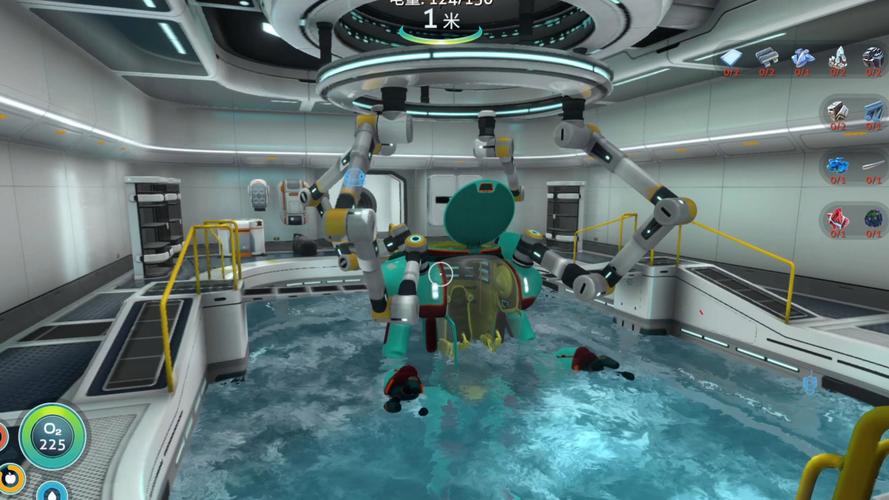This screenshot has height=500, width=889.
Task: Click the bright blue ore chunk ingredient
Action: tap(837, 165)
